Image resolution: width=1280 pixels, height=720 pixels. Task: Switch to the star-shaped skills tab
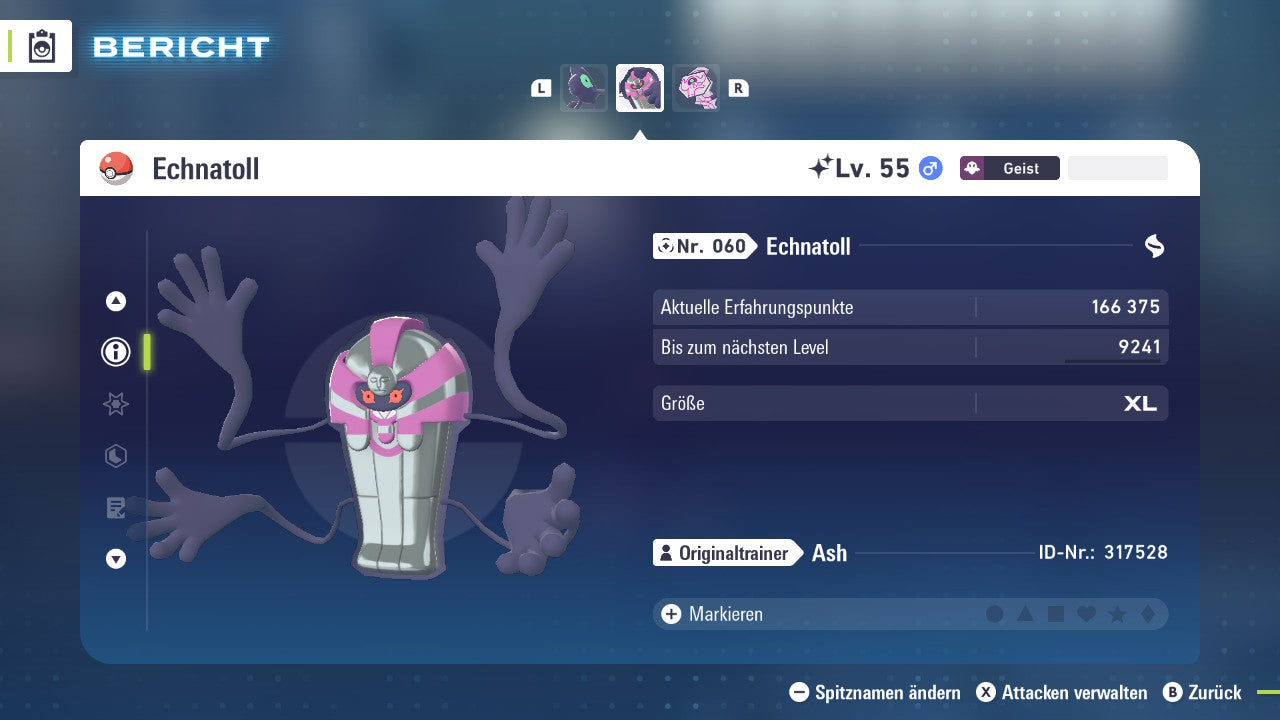tap(116, 404)
